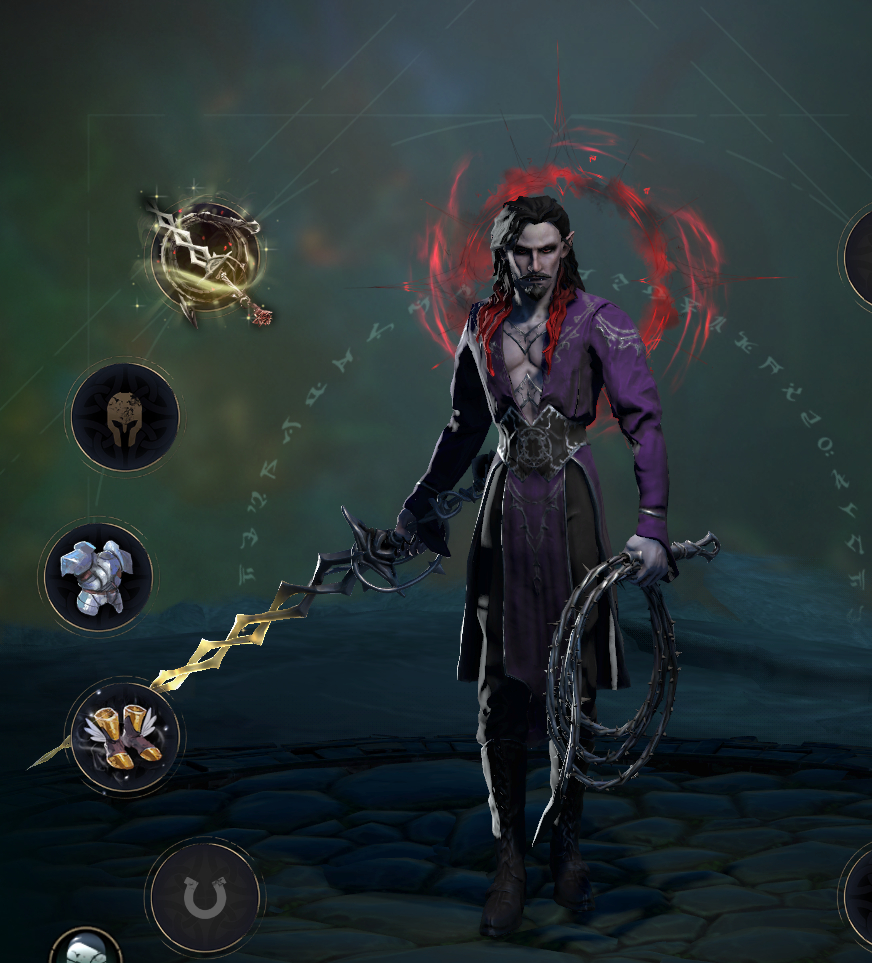
Task: Choose the silver chest armor slot
Action: click(x=97, y=576)
